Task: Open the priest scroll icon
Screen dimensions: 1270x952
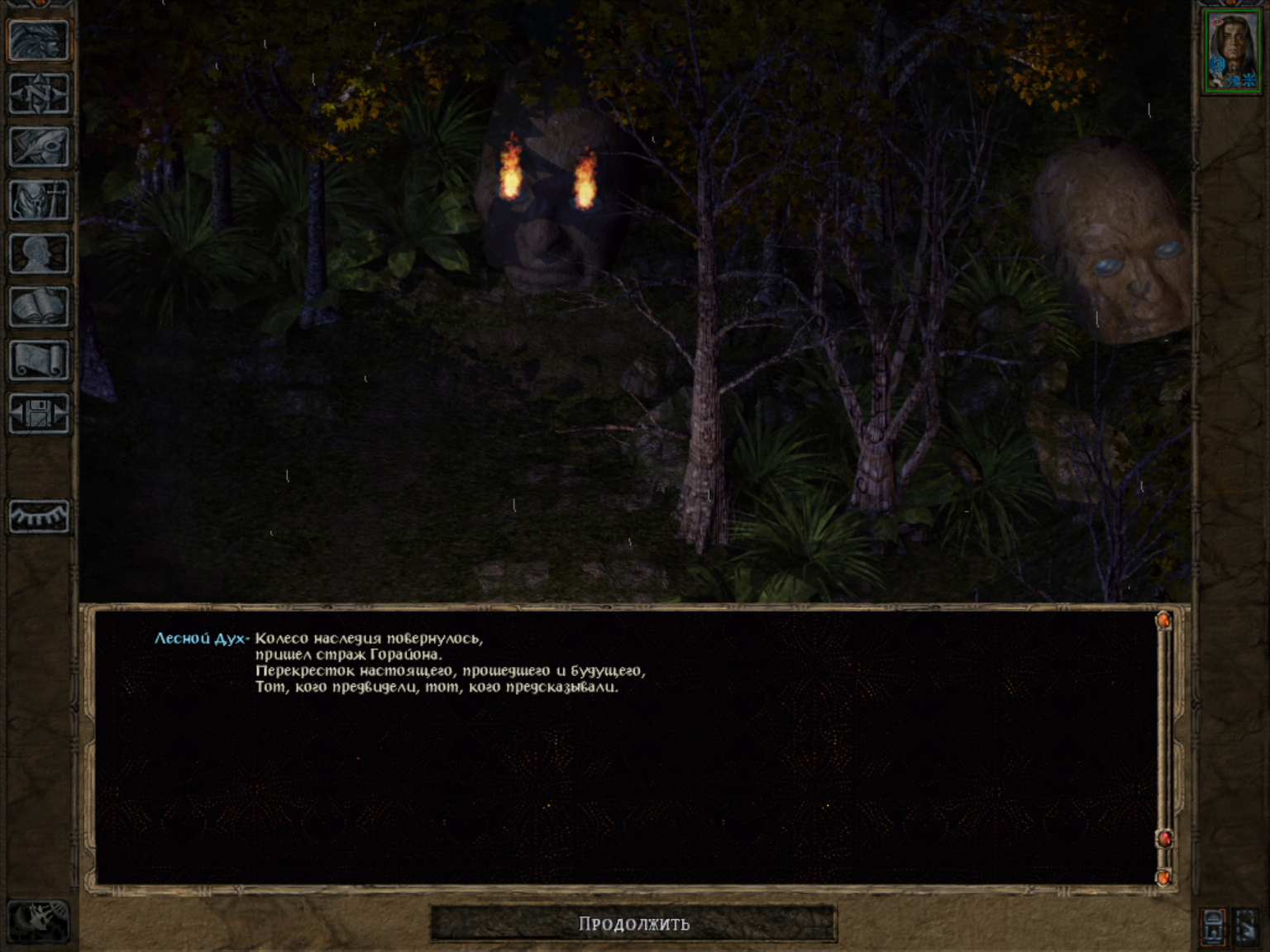Action: click(38, 360)
